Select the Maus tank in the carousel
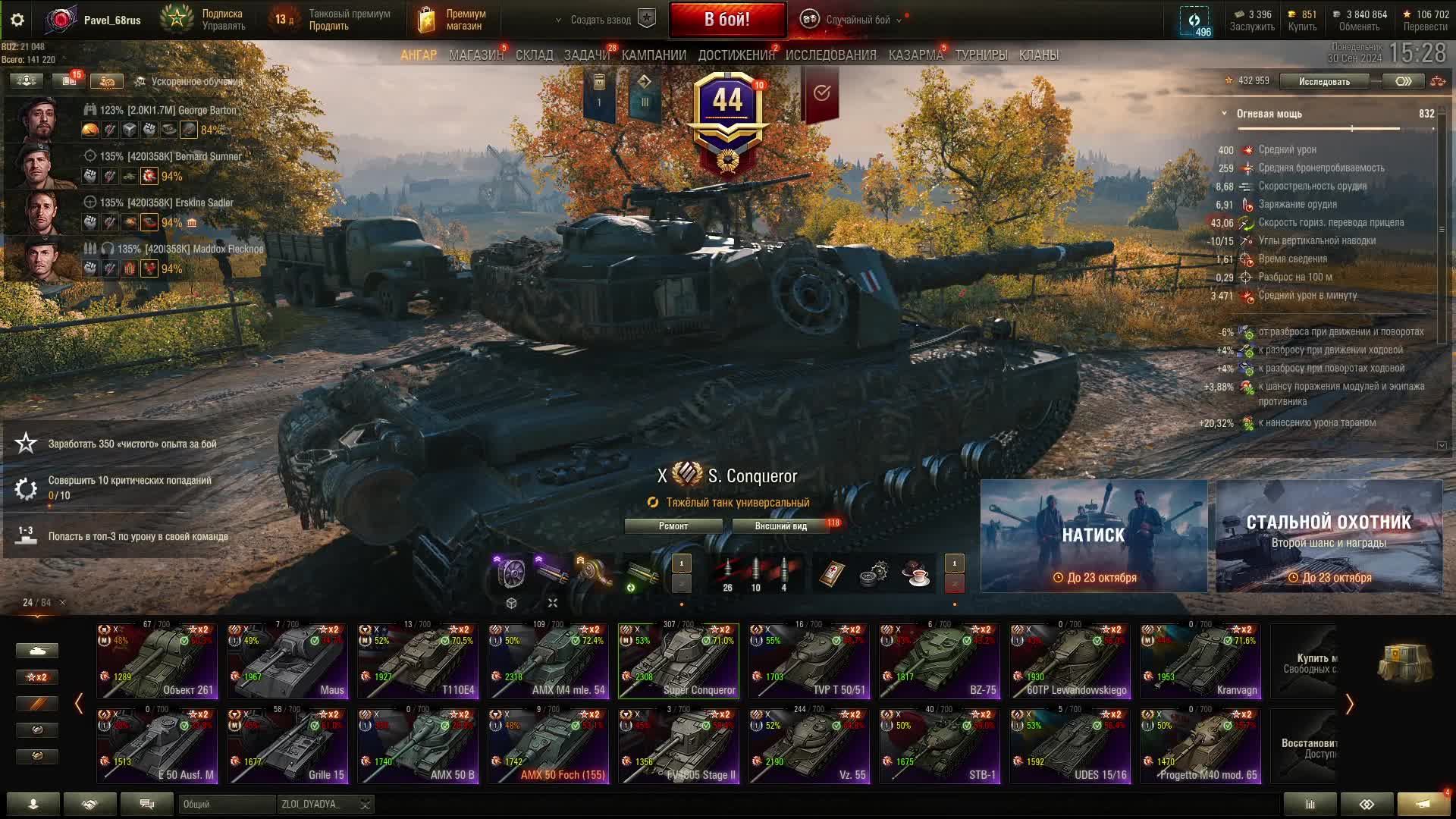Viewport: 1456px width, 819px height. tap(288, 661)
